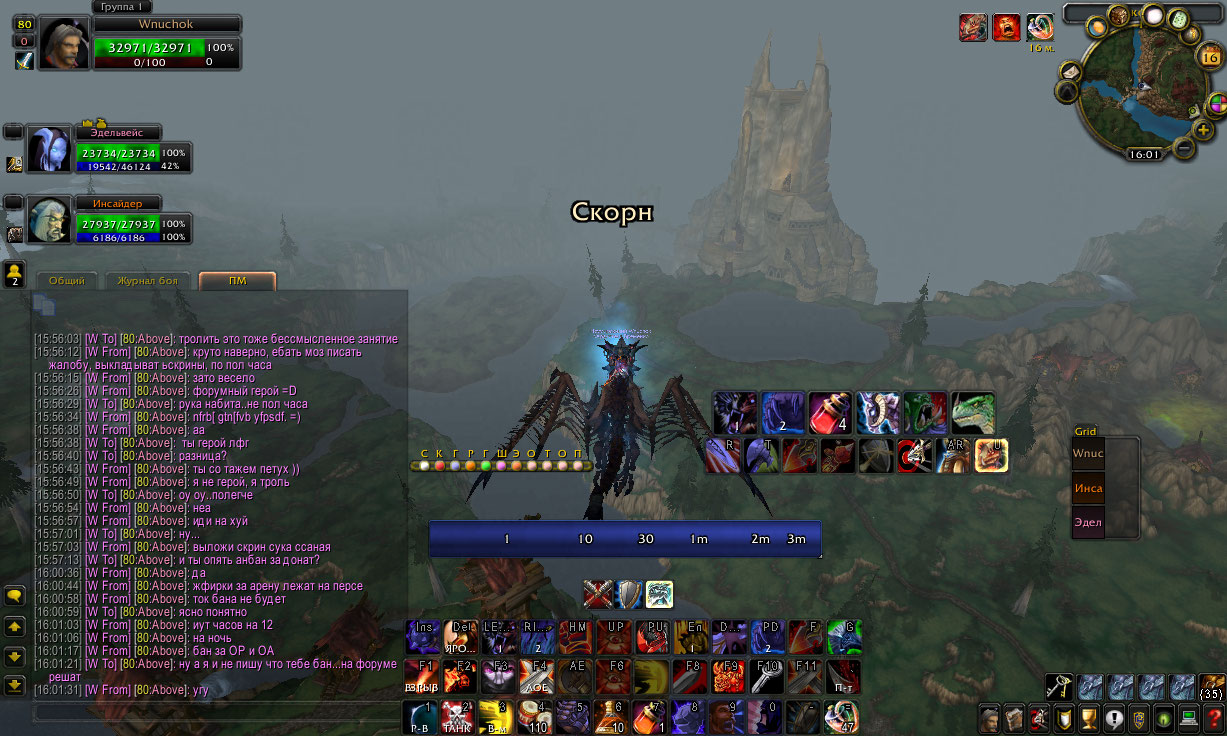Select Wnuc in the Grid frame
Screen dimensions: 1227x736
pos(1089,453)
